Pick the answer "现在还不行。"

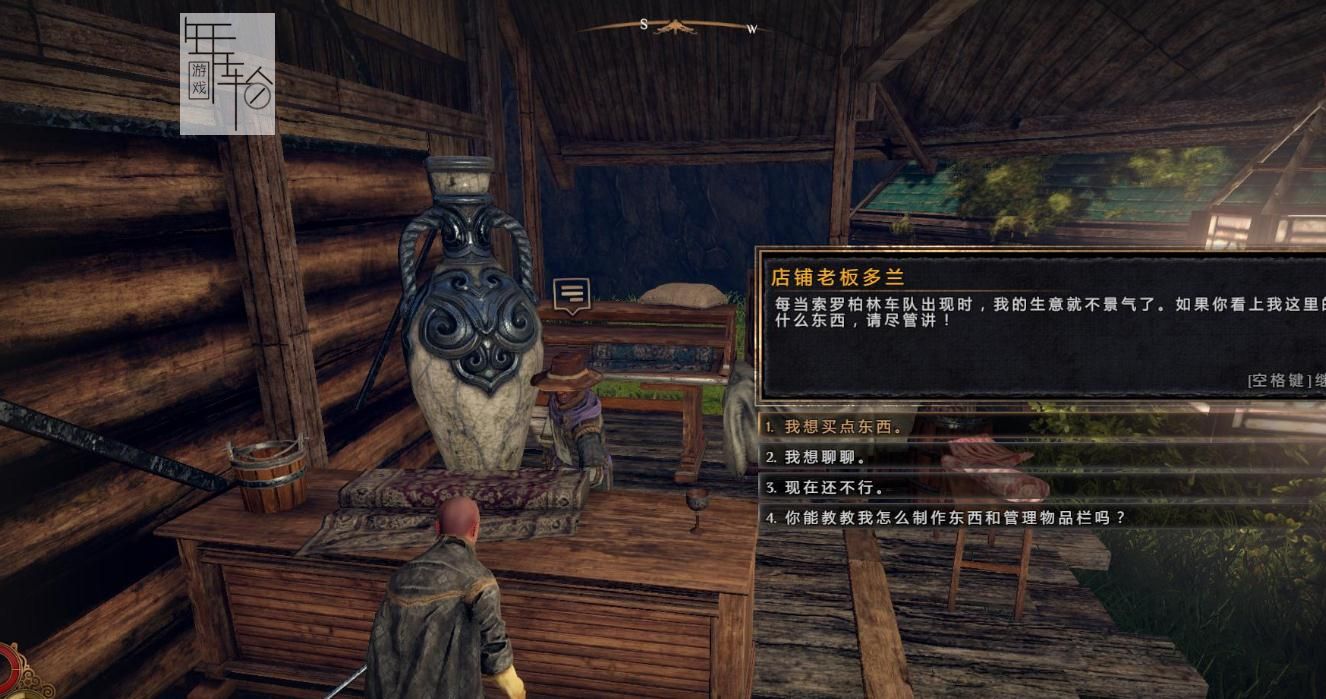[832, 488]
